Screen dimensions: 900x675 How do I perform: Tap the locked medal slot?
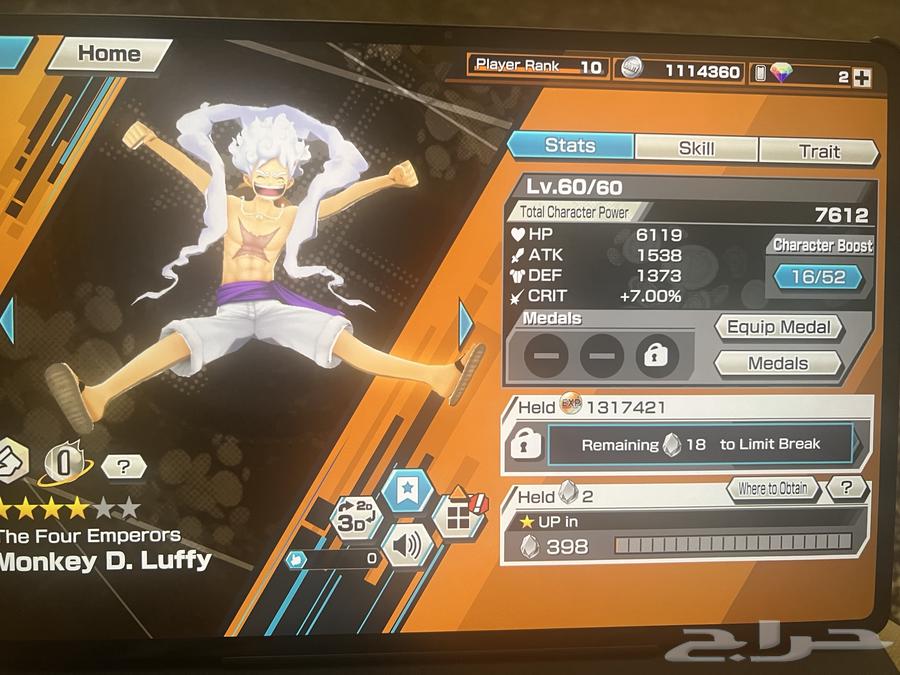655,355
